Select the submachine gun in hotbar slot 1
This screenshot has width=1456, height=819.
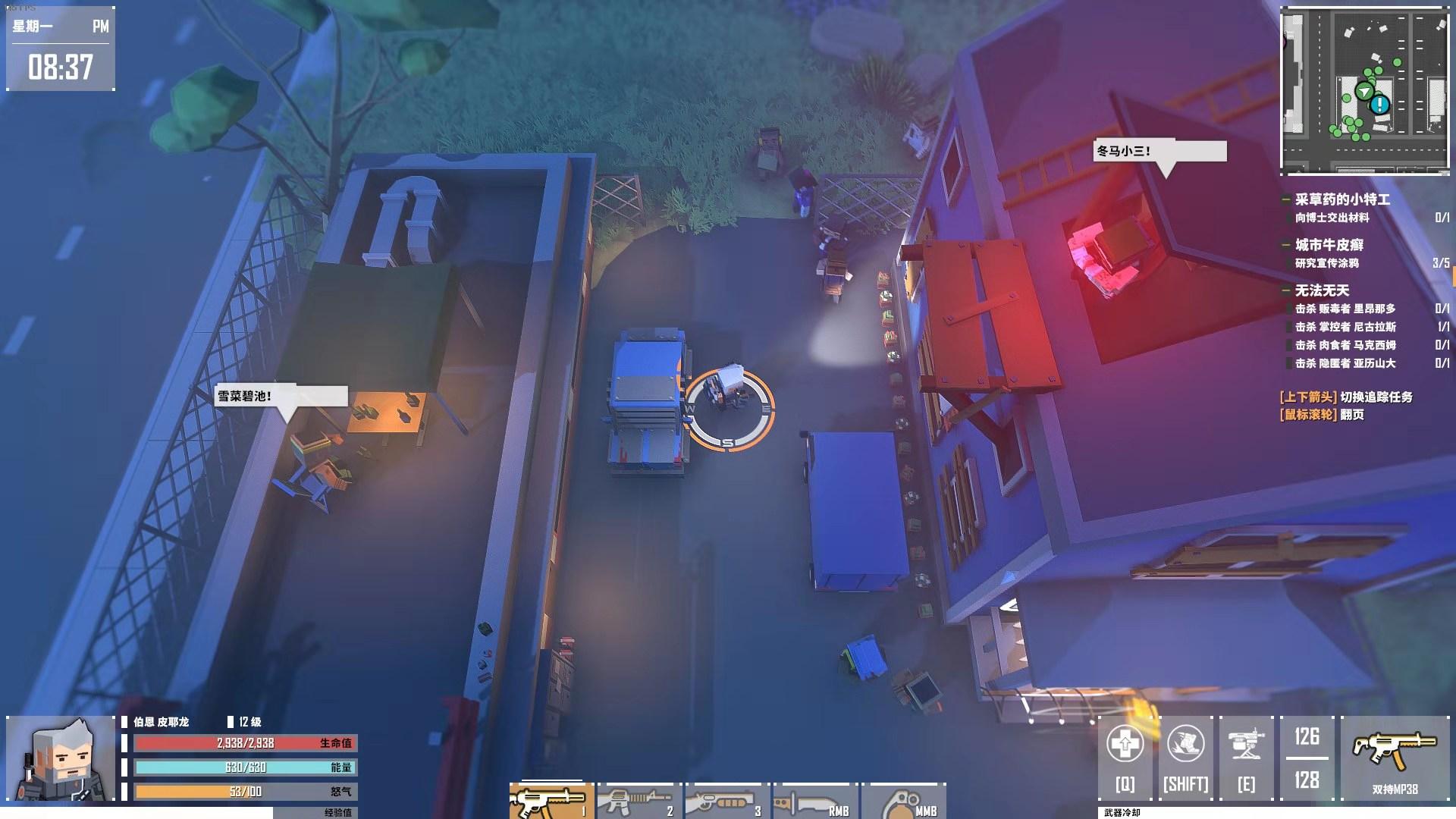coord(551,801)
